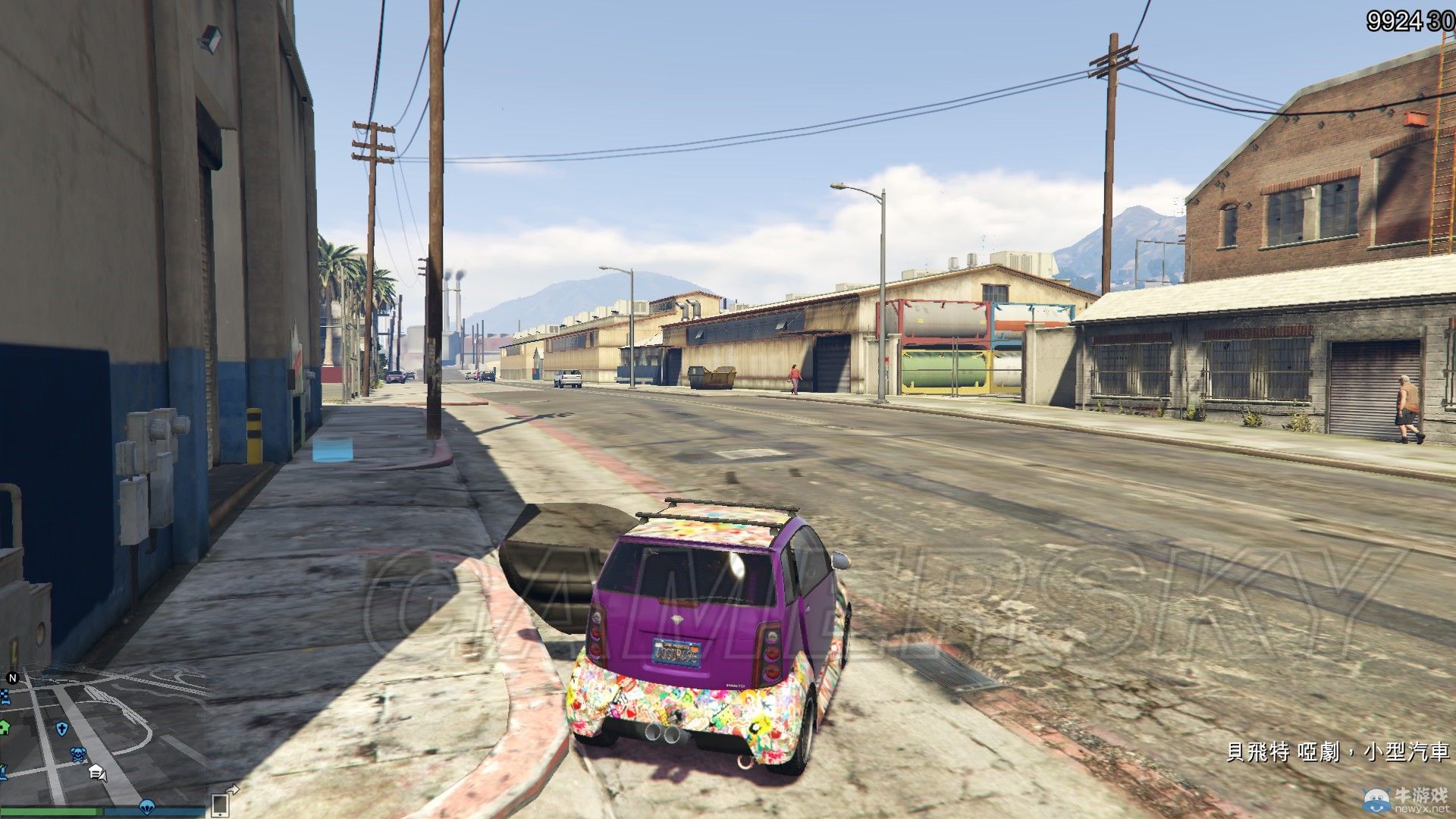Click the blue statue blip on minimap edge
The height and width of the screenshot is (819, 1456).
click(4, 770)
